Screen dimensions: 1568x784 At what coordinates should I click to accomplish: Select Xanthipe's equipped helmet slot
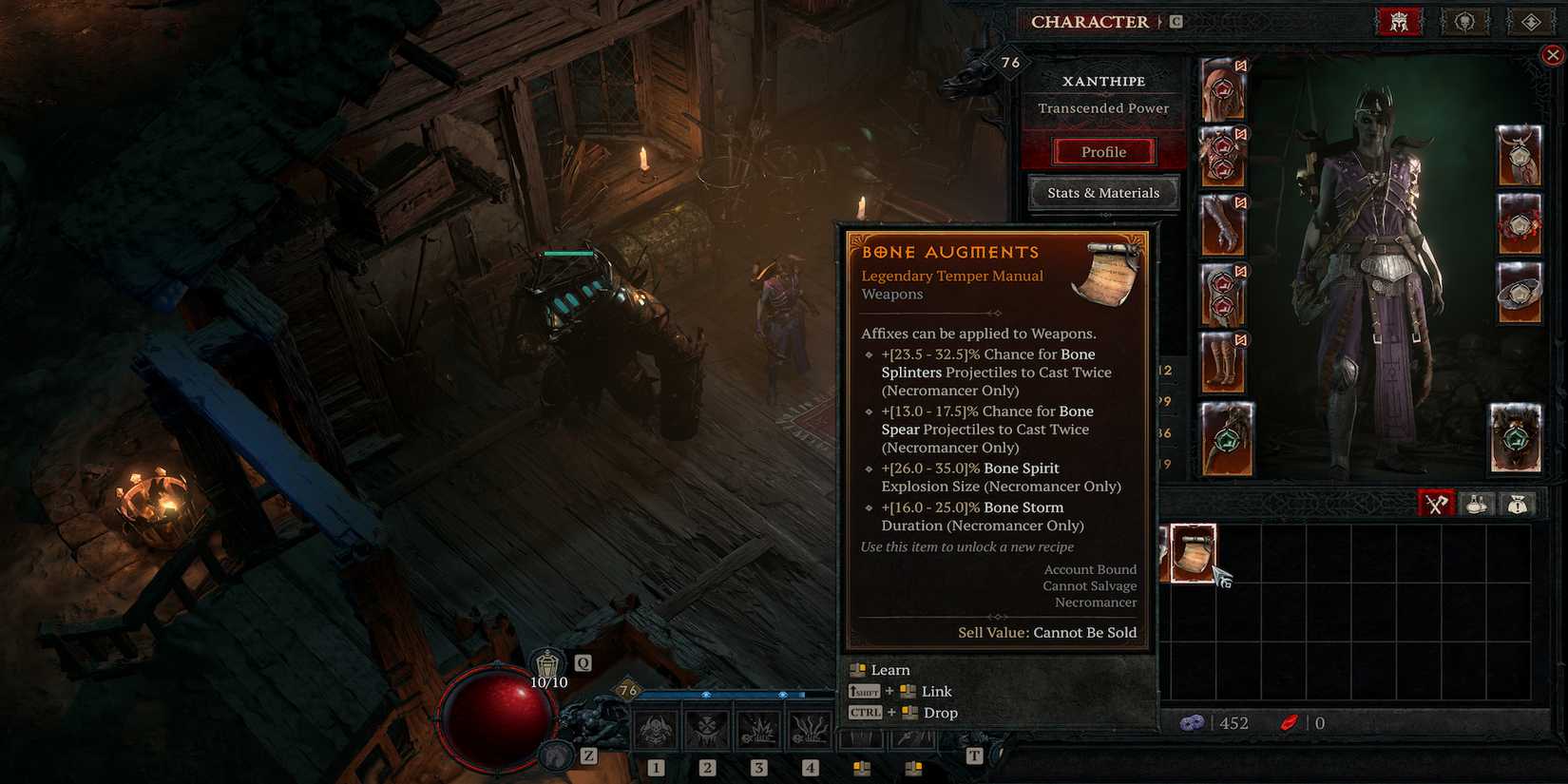tap(1225, 88)
